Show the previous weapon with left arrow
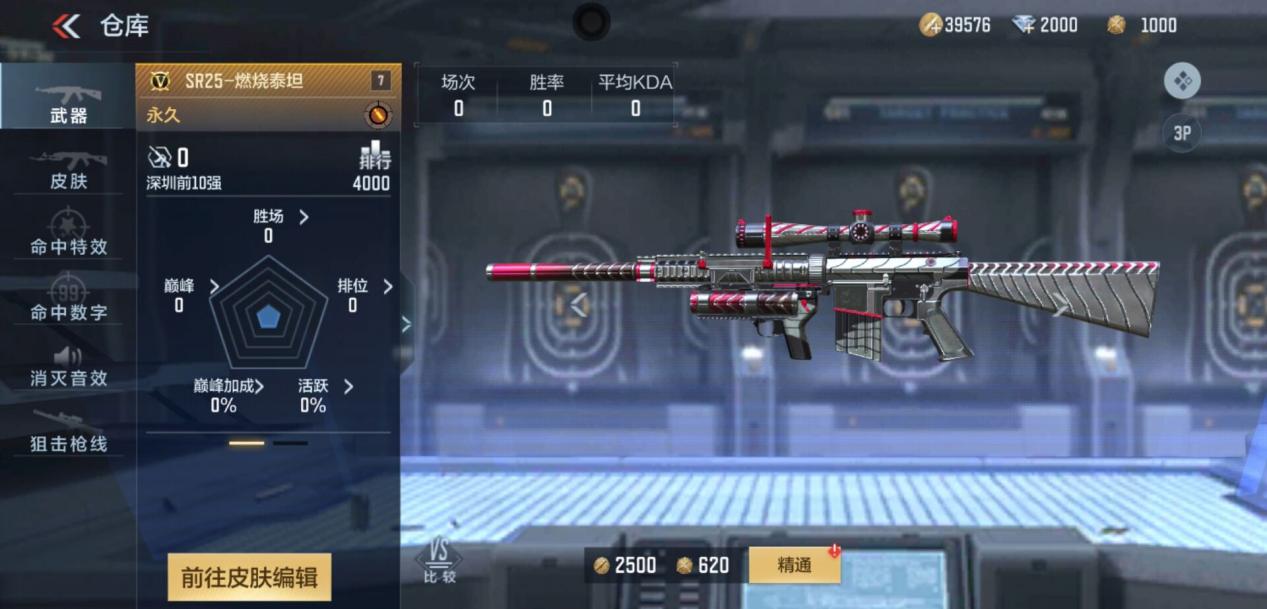The height and width of the screenshot is (609, 1267). coord(578,304)
